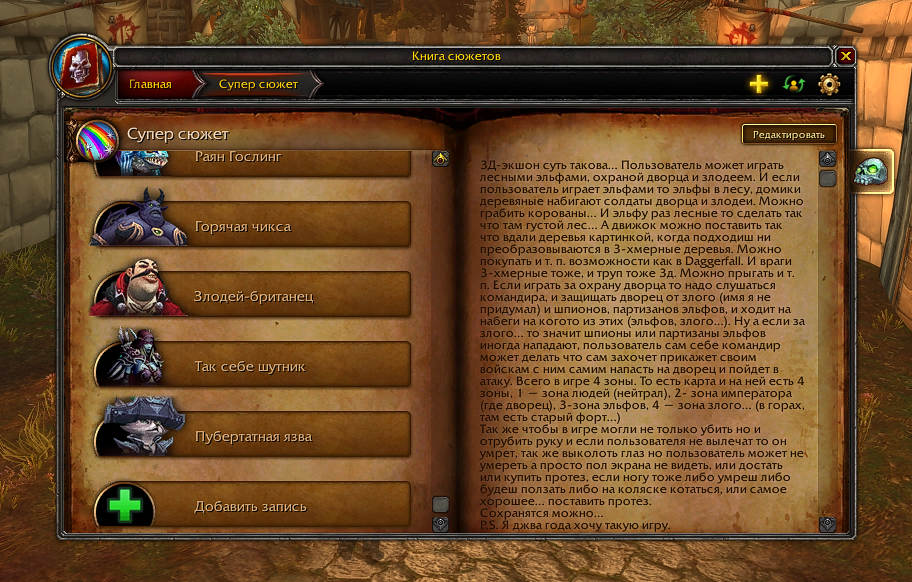Click the rainbow Супер сюжет icon
The height and width of the screenshot is (582, 912).
pyautogui.click(x=97, y=137)
